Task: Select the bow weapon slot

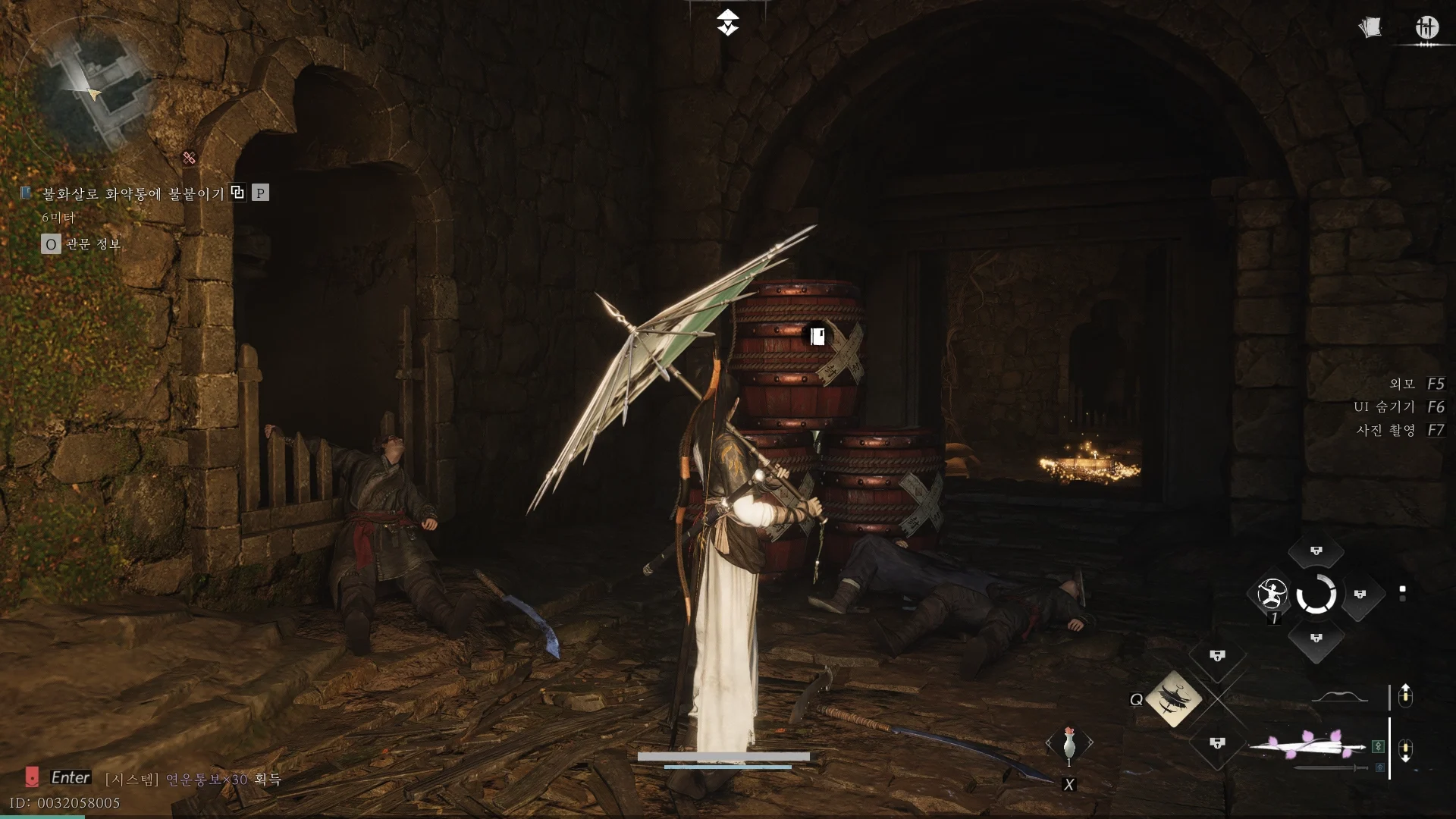Action: coord(1339,697)
